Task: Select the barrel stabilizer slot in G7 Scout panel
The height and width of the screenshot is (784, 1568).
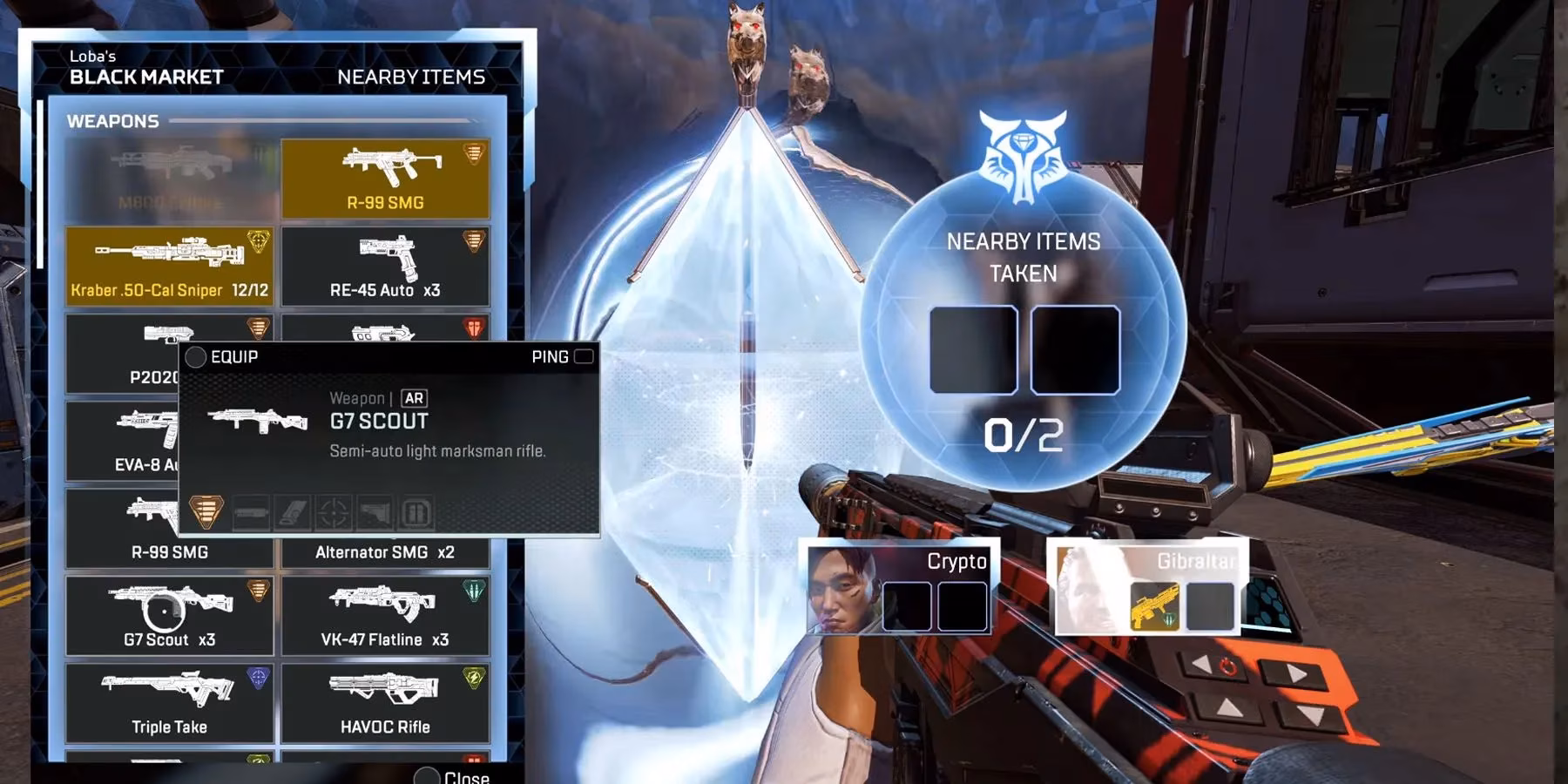Action: [x=250, y=512]
